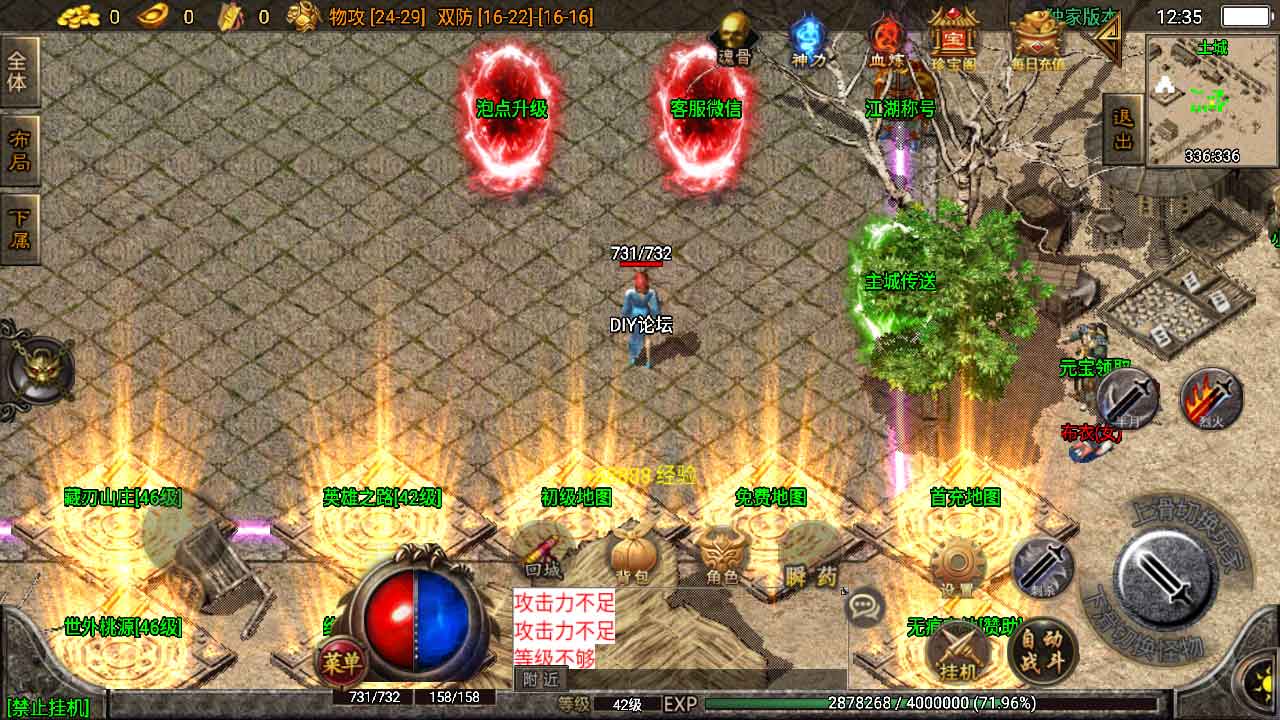
Task: Open the 背包 bag
Action: pos(632,557)
